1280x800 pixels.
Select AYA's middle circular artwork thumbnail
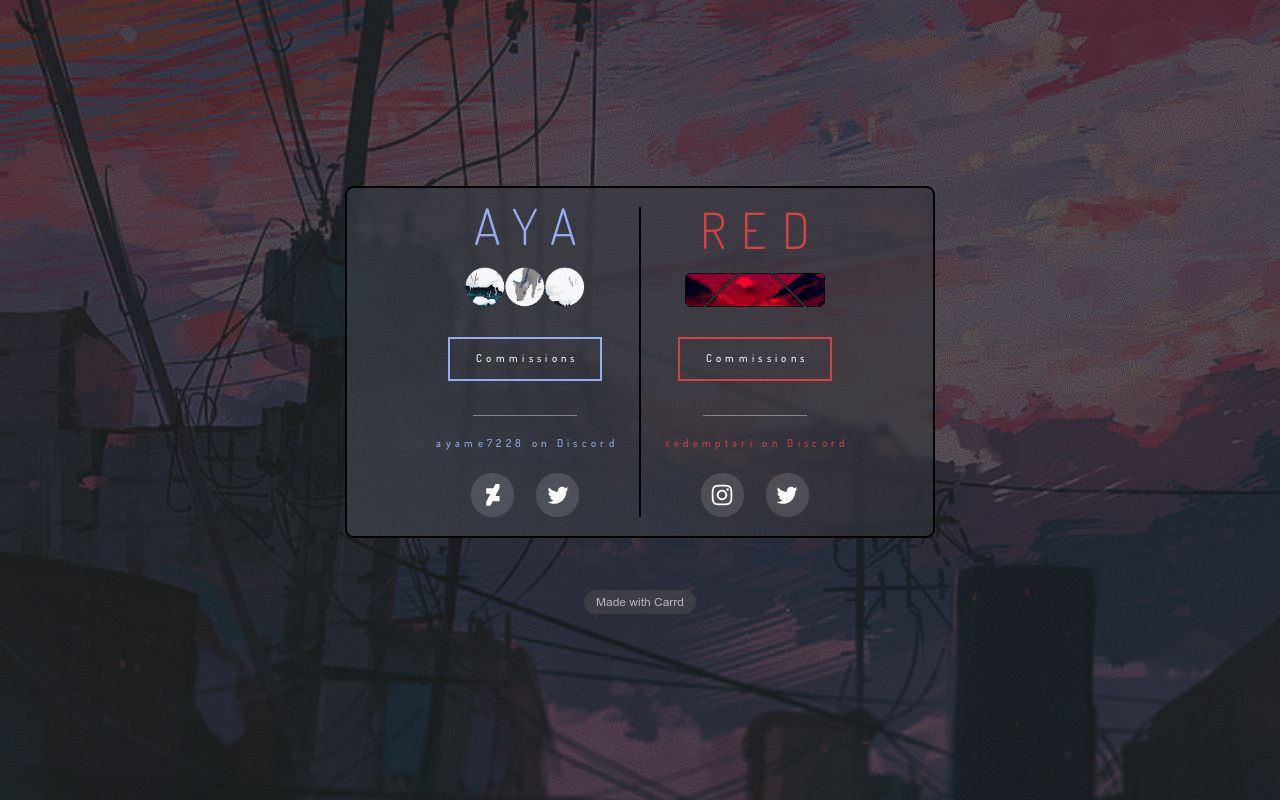(525, 287)
